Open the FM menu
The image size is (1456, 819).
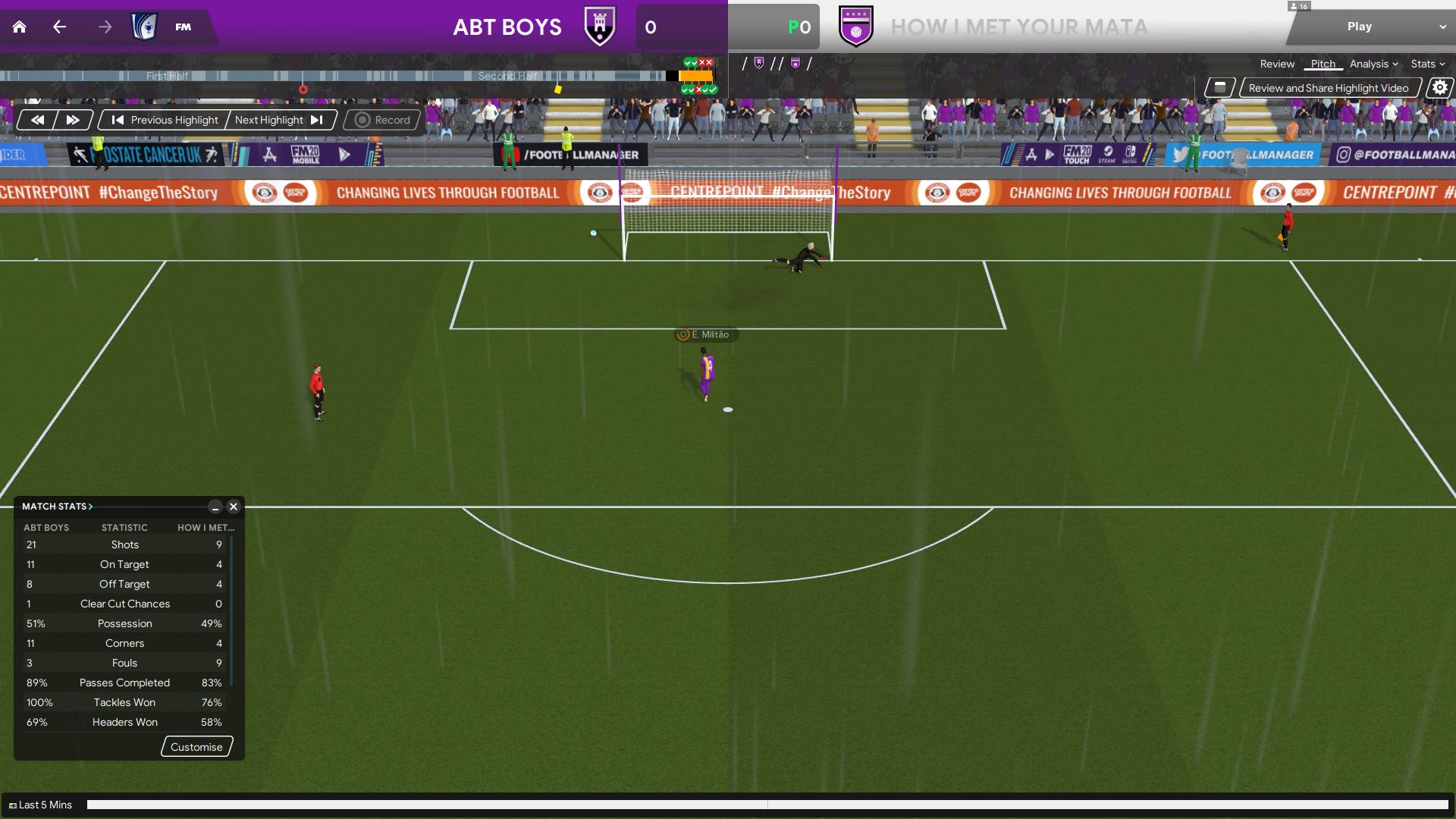point(183,27)
